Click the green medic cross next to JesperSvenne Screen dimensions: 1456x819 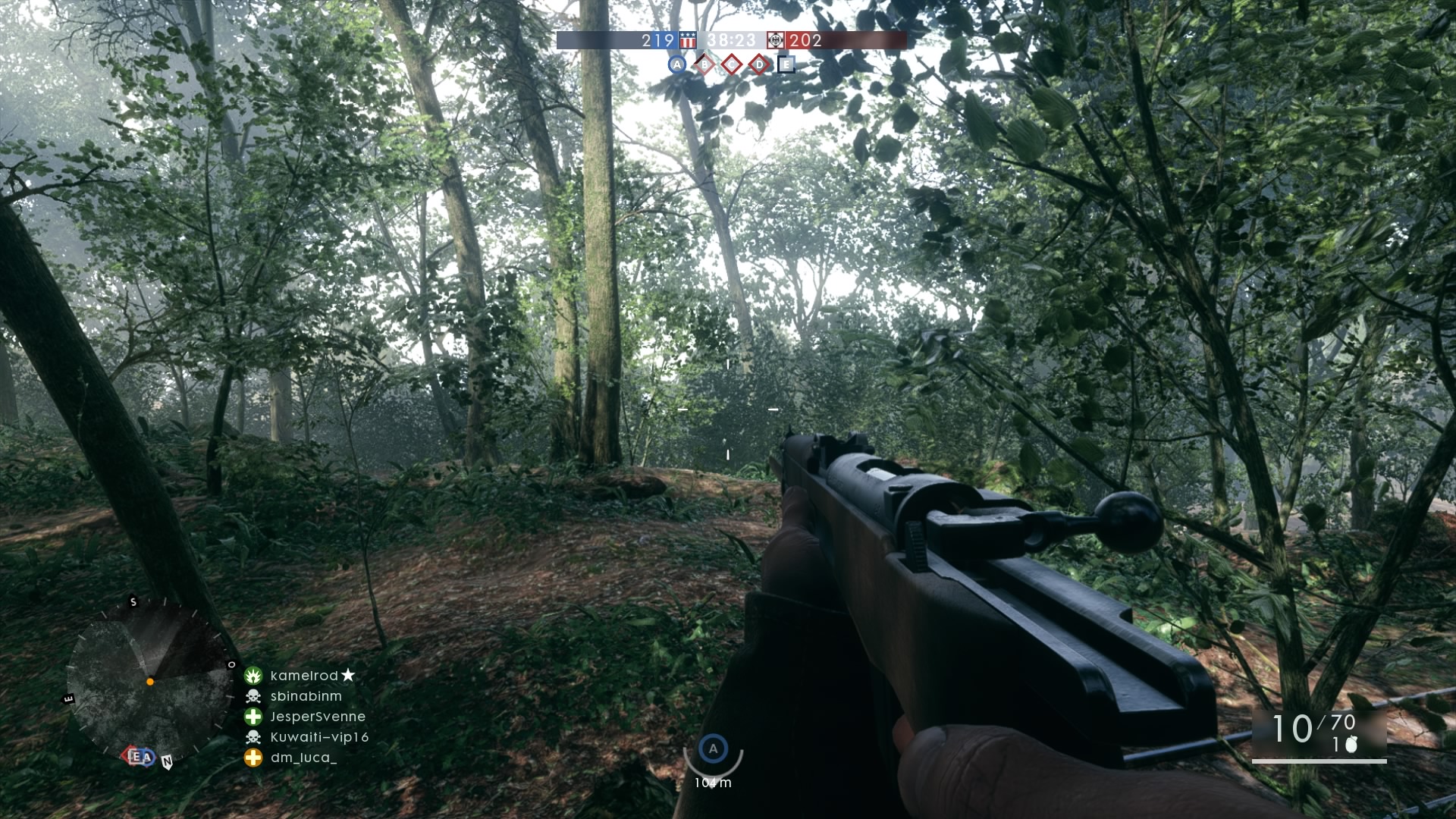coord(253,717)
